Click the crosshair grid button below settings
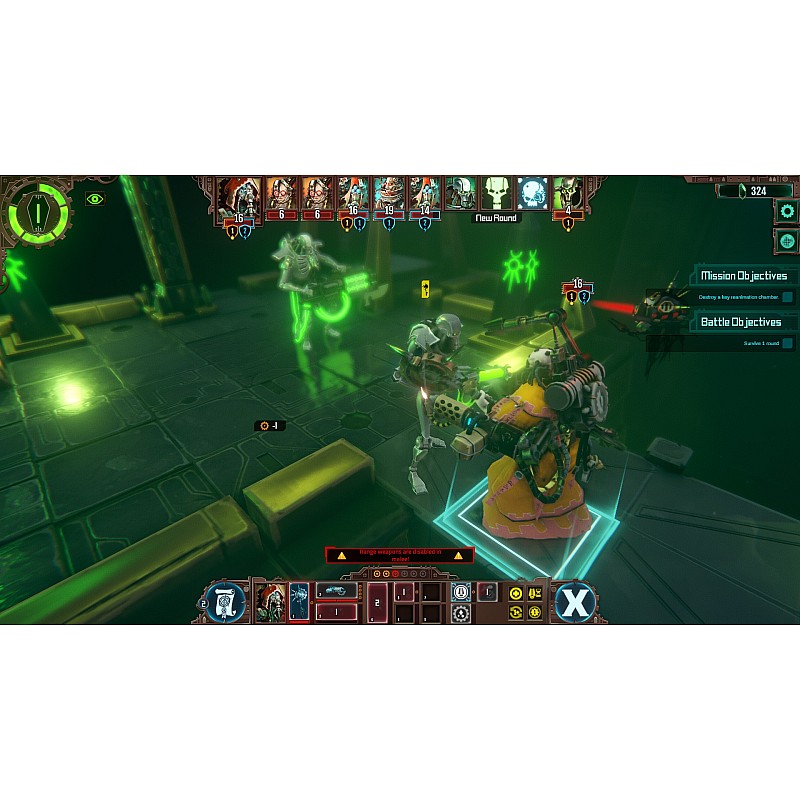The image size is (800, 800). pos(787,241)
